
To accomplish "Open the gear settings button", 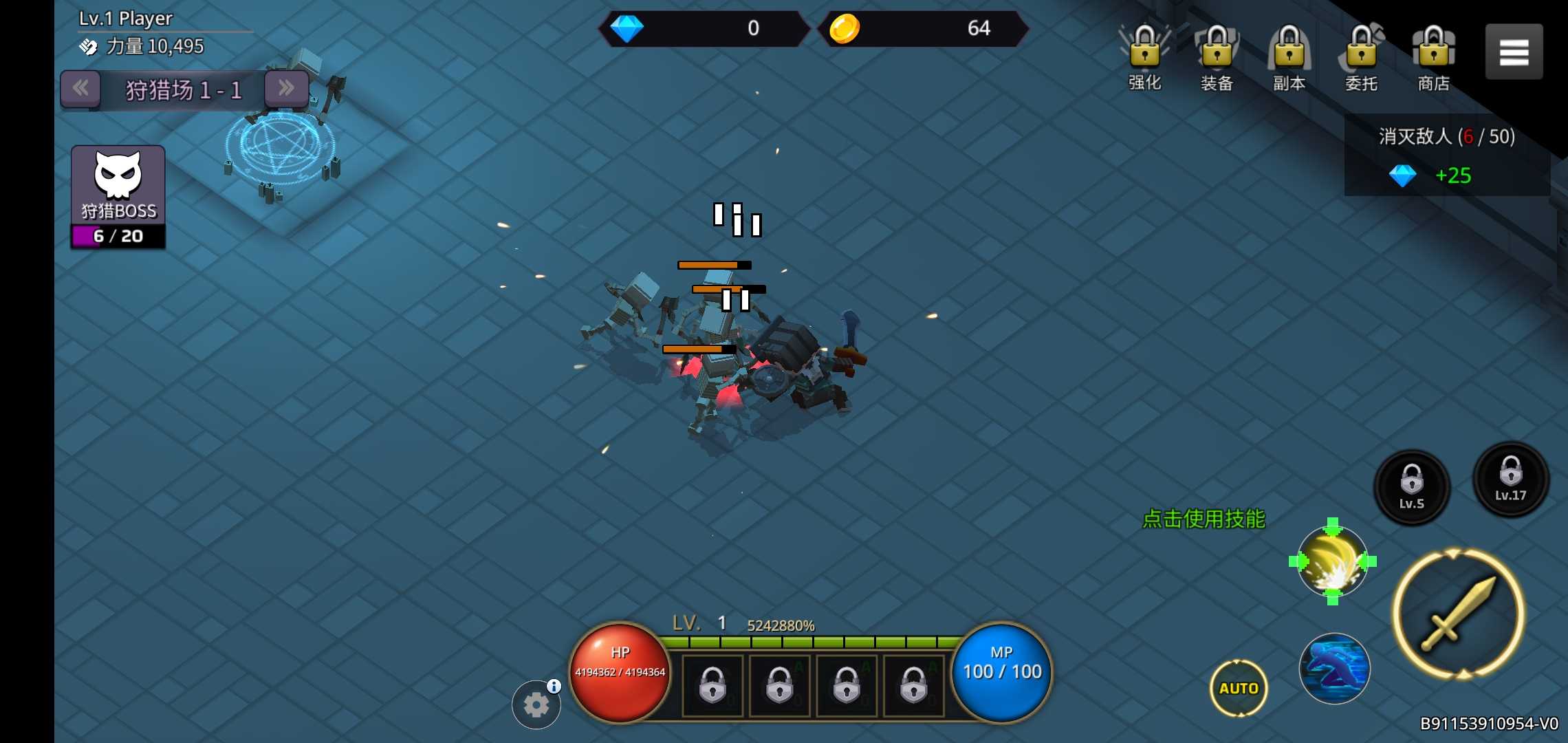I will pyautogui.click(x=536, y=704).
